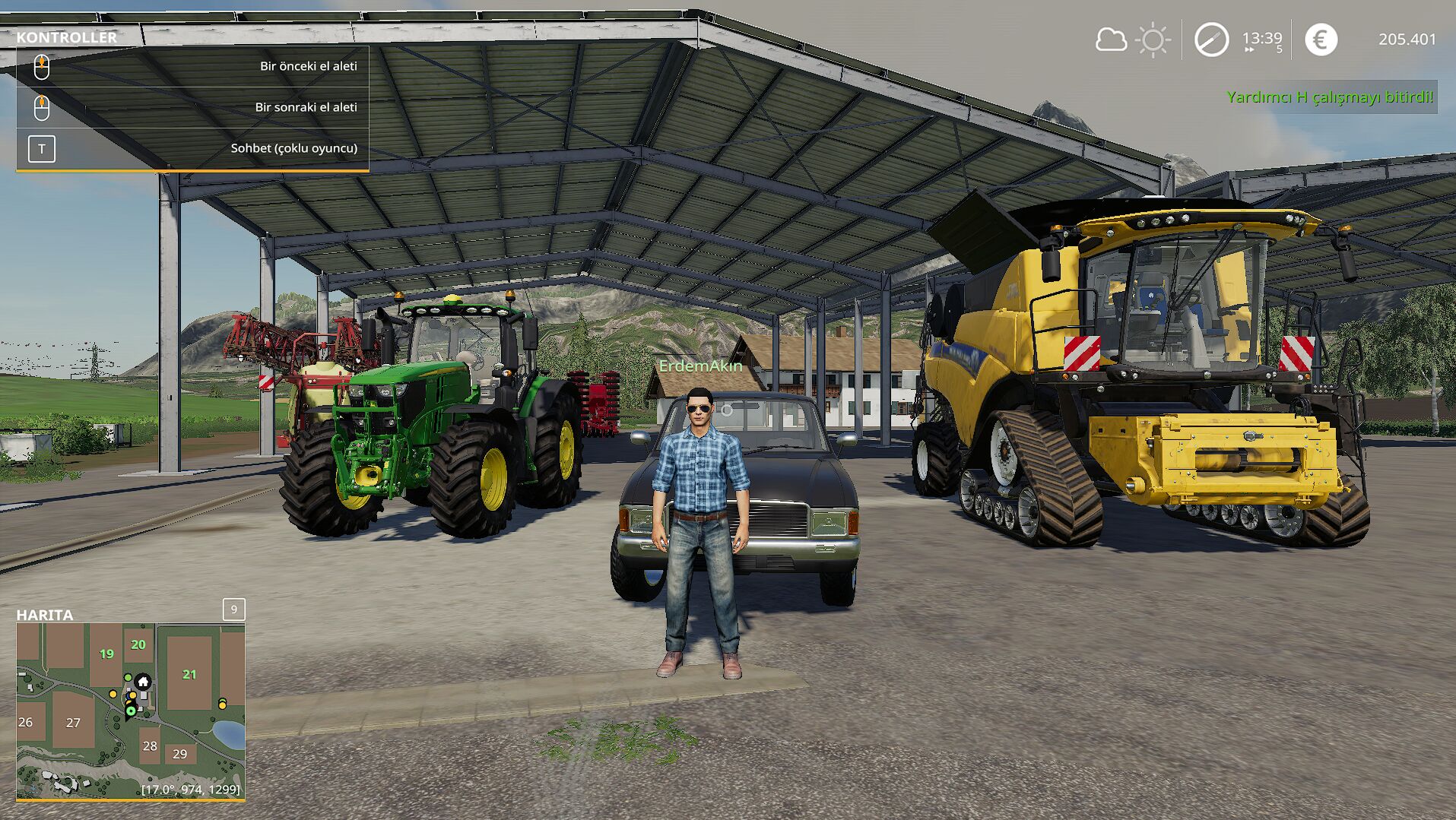Open the Harita minimap
This screenshot has height=820, width=1456.
click(131, 711)
